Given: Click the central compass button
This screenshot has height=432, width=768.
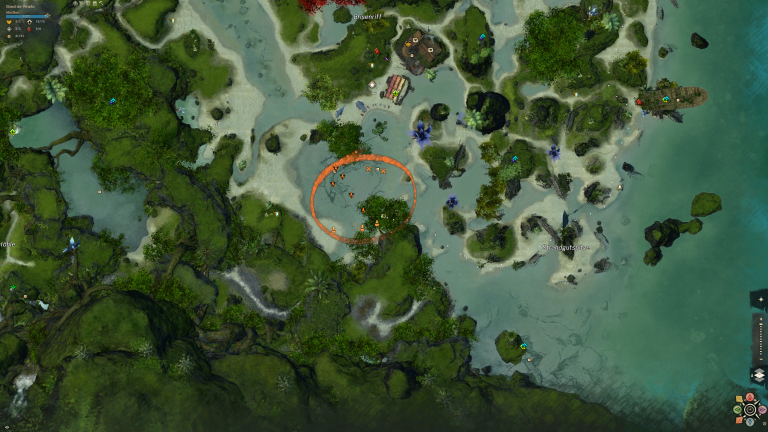Looking at the screenshot, I should [750, 410].
